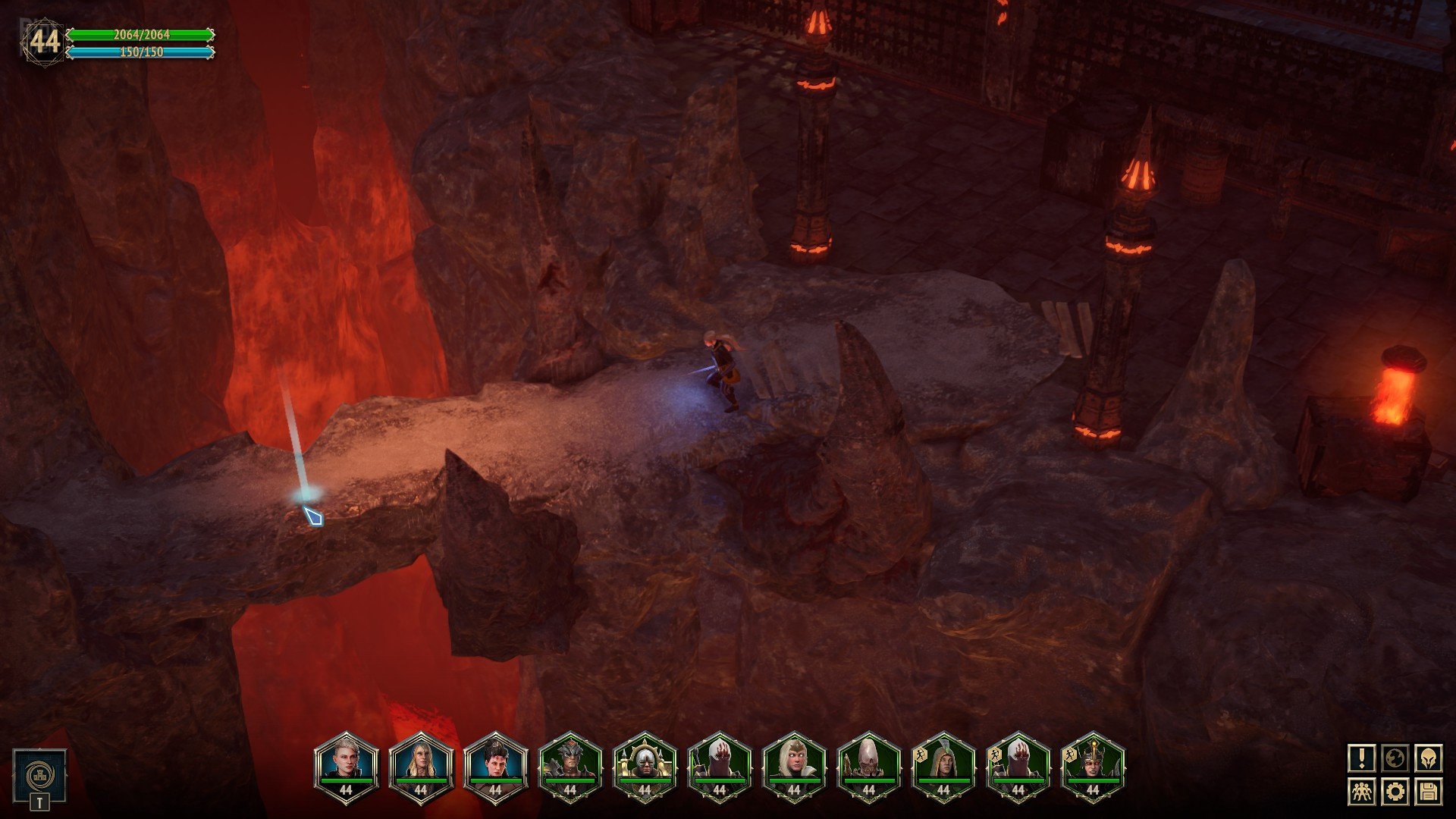Select the white-hooded blonde woman portrait
Screen dimensions: 1456x819
coord(794,765)
